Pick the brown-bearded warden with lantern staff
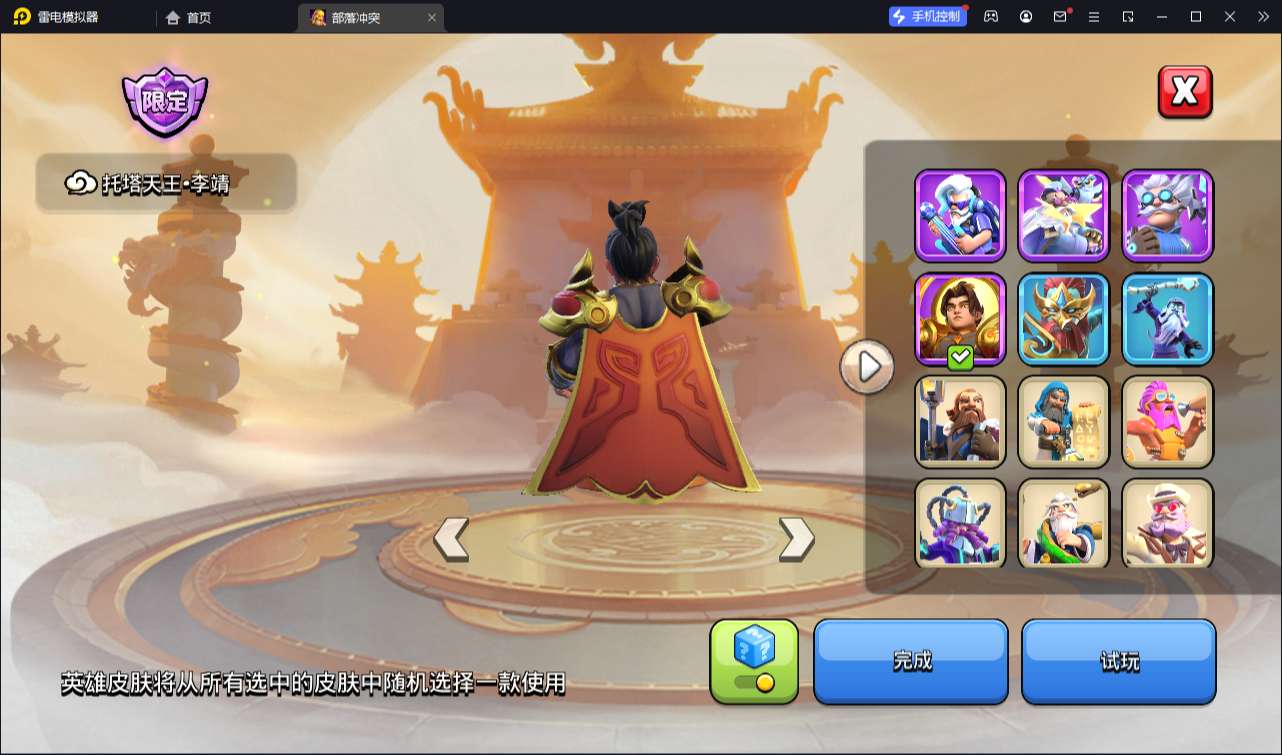 pyautogui.click(x=960, y=422)
